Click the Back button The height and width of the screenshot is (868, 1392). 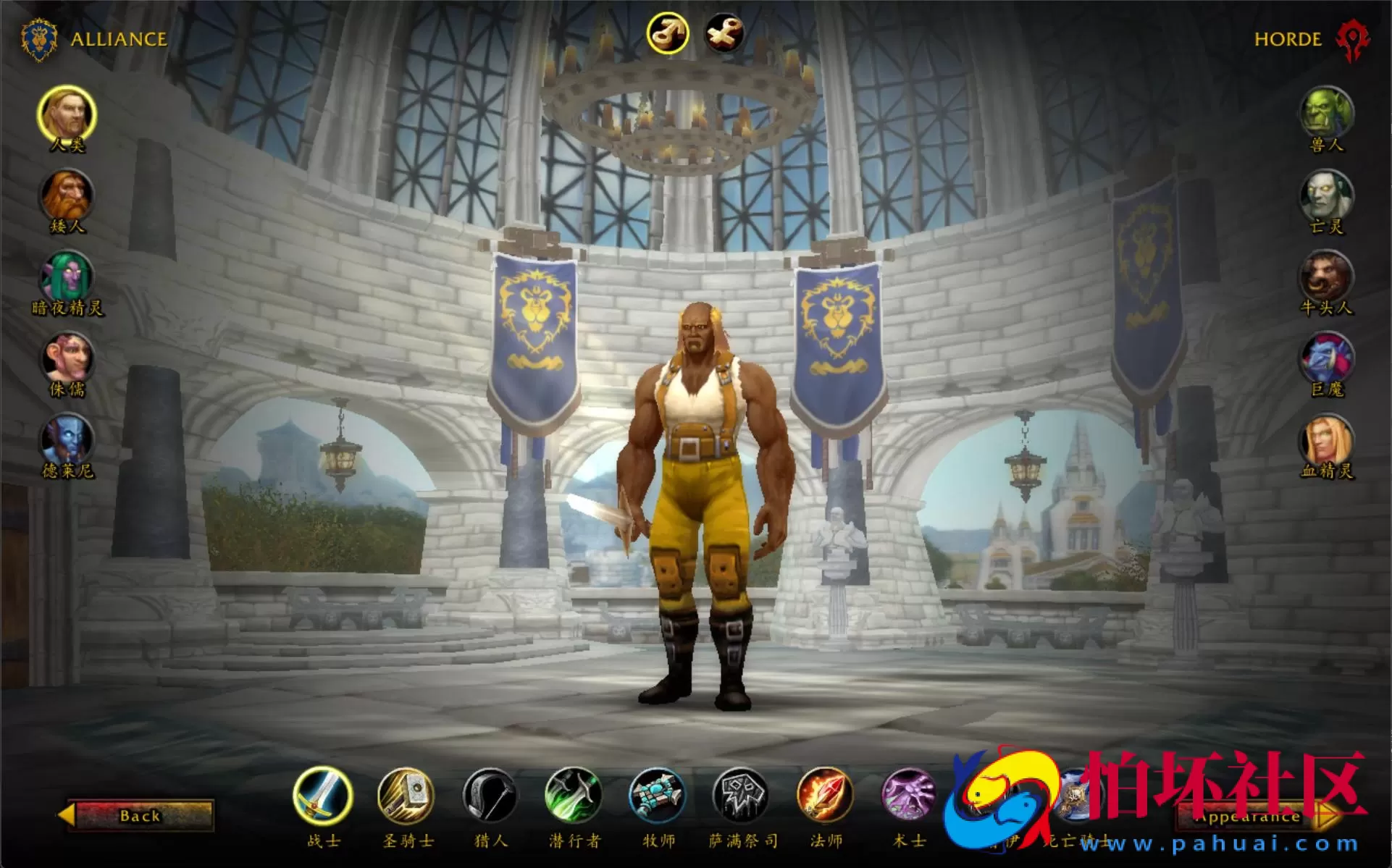[x=141, y=816]
